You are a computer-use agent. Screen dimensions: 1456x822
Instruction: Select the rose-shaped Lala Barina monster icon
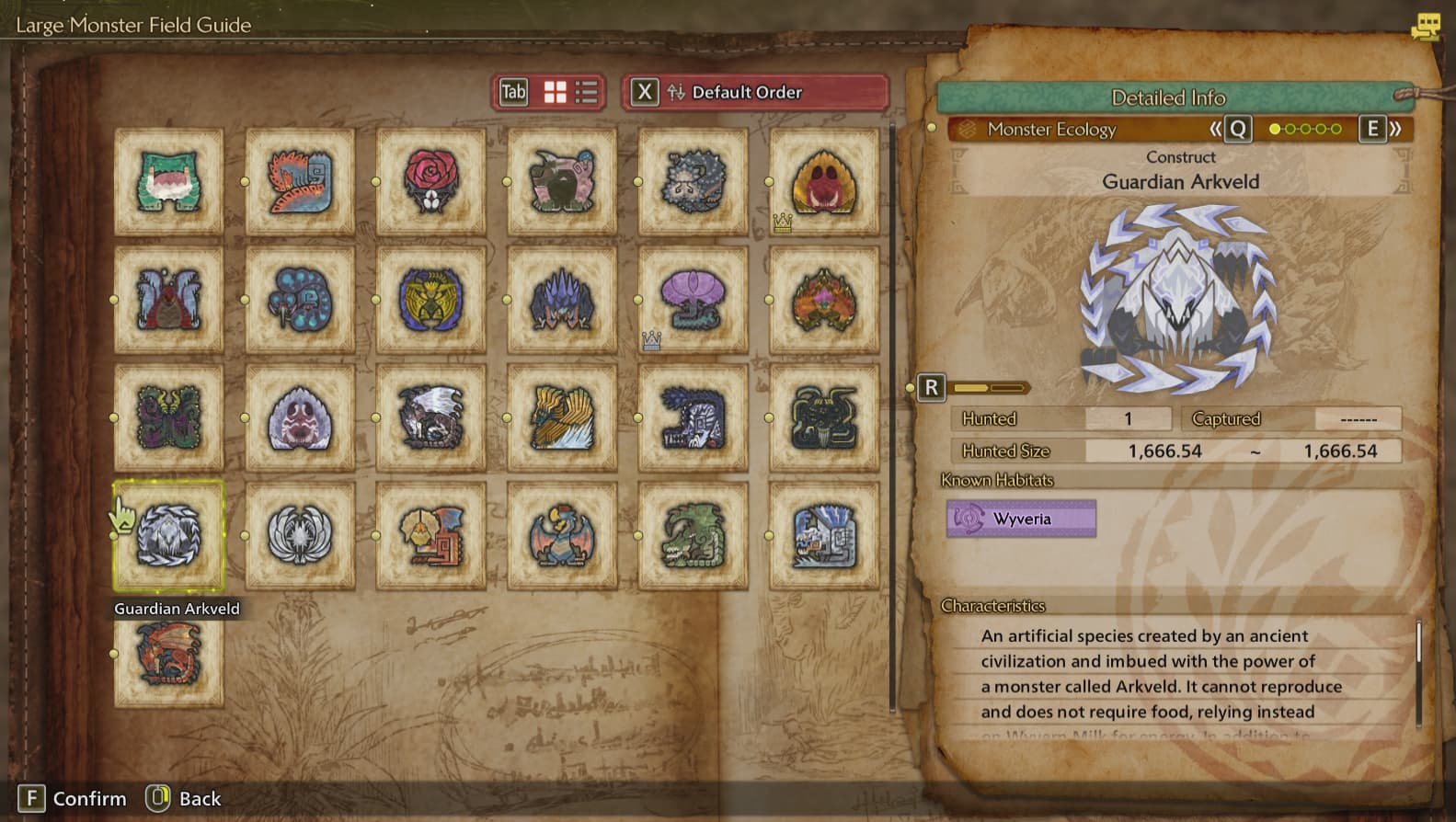pyautogui.click(x=431, y=179)
